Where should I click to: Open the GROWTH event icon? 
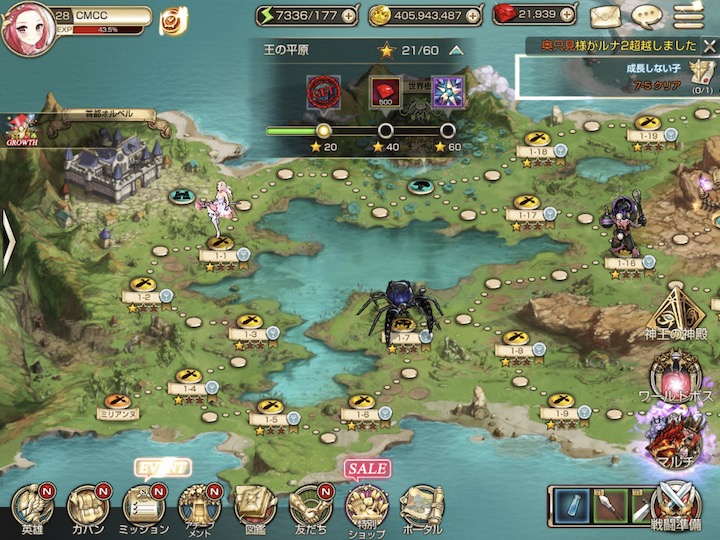click(22, 130)
